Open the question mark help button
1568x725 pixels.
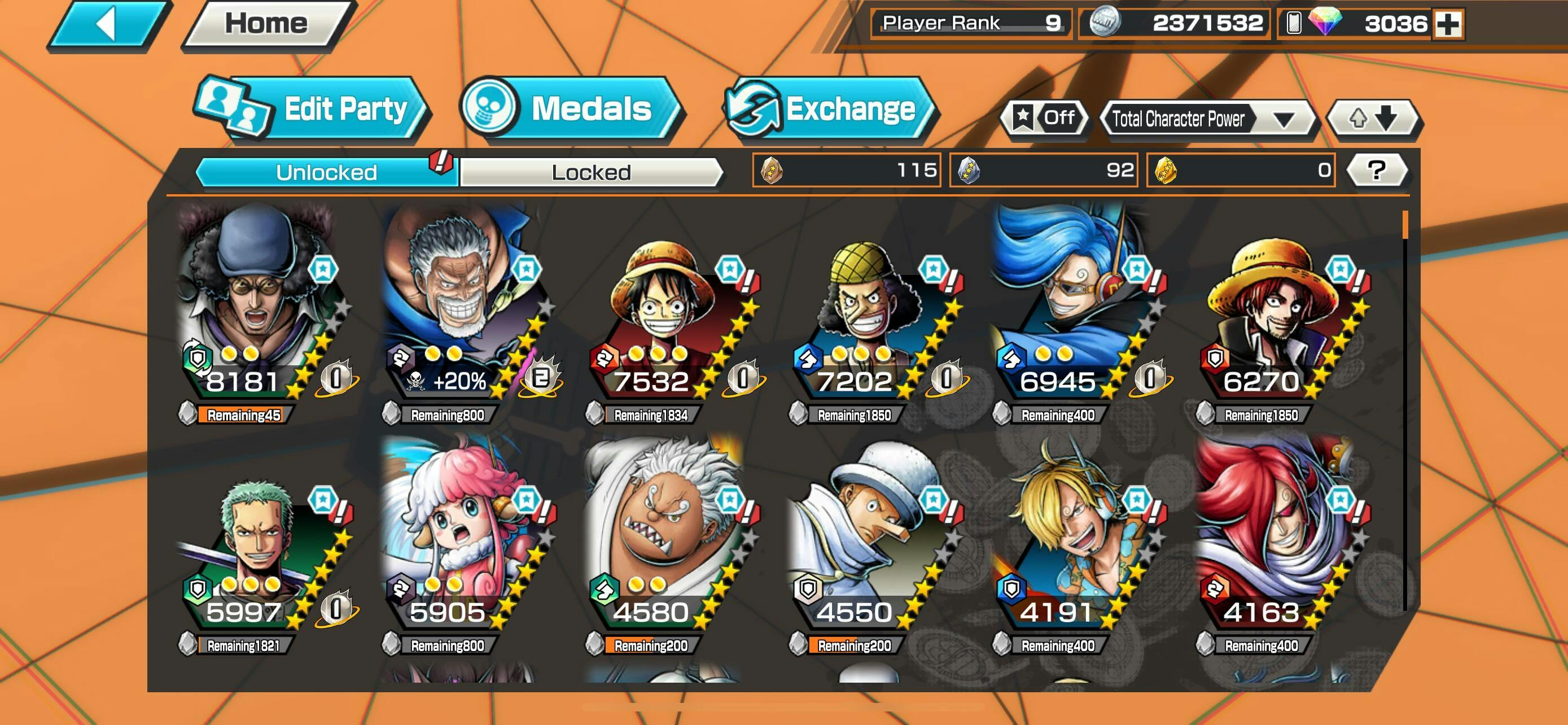pos(1377,170)
